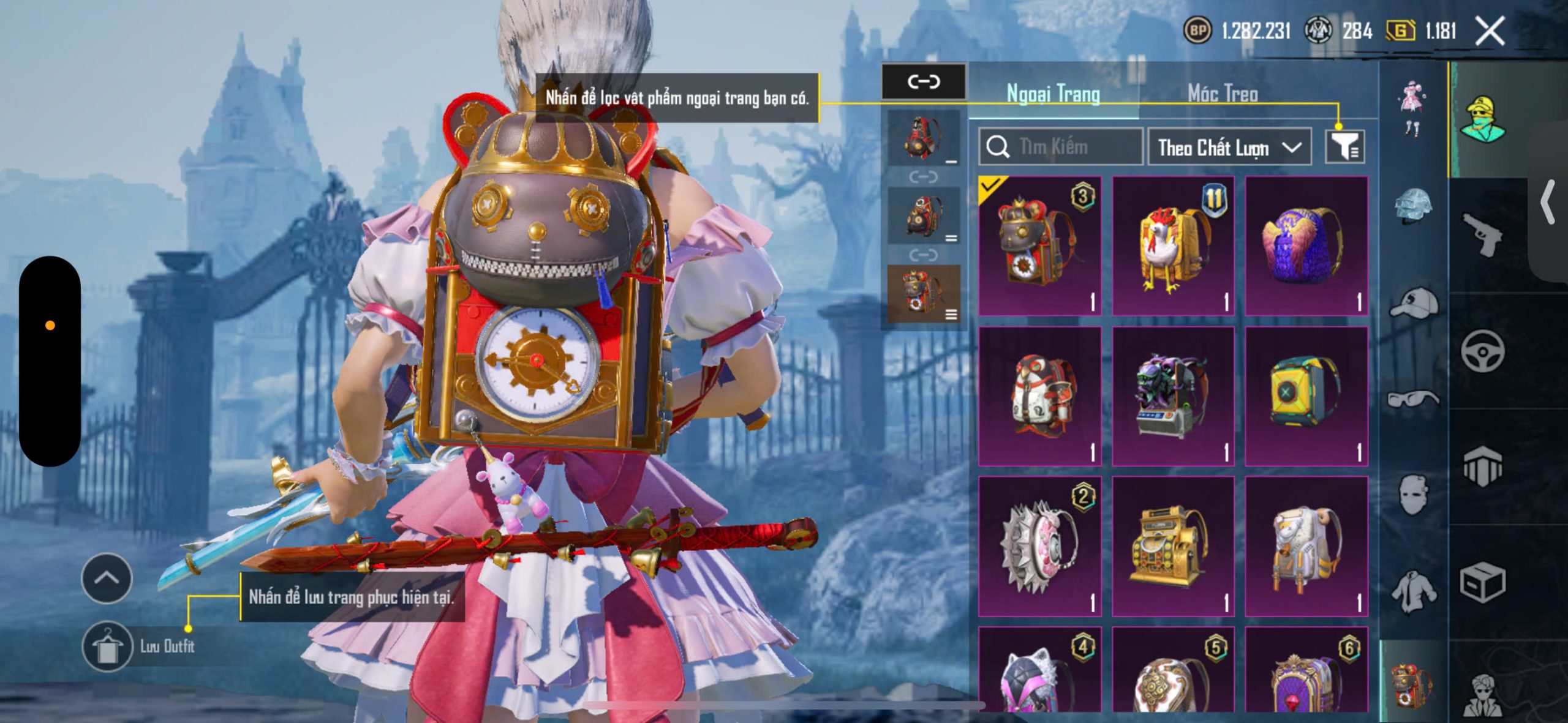1568x723 pixels.
Task: Open the steering wheel vehicle section
Action: click(x=1482, y=351)
